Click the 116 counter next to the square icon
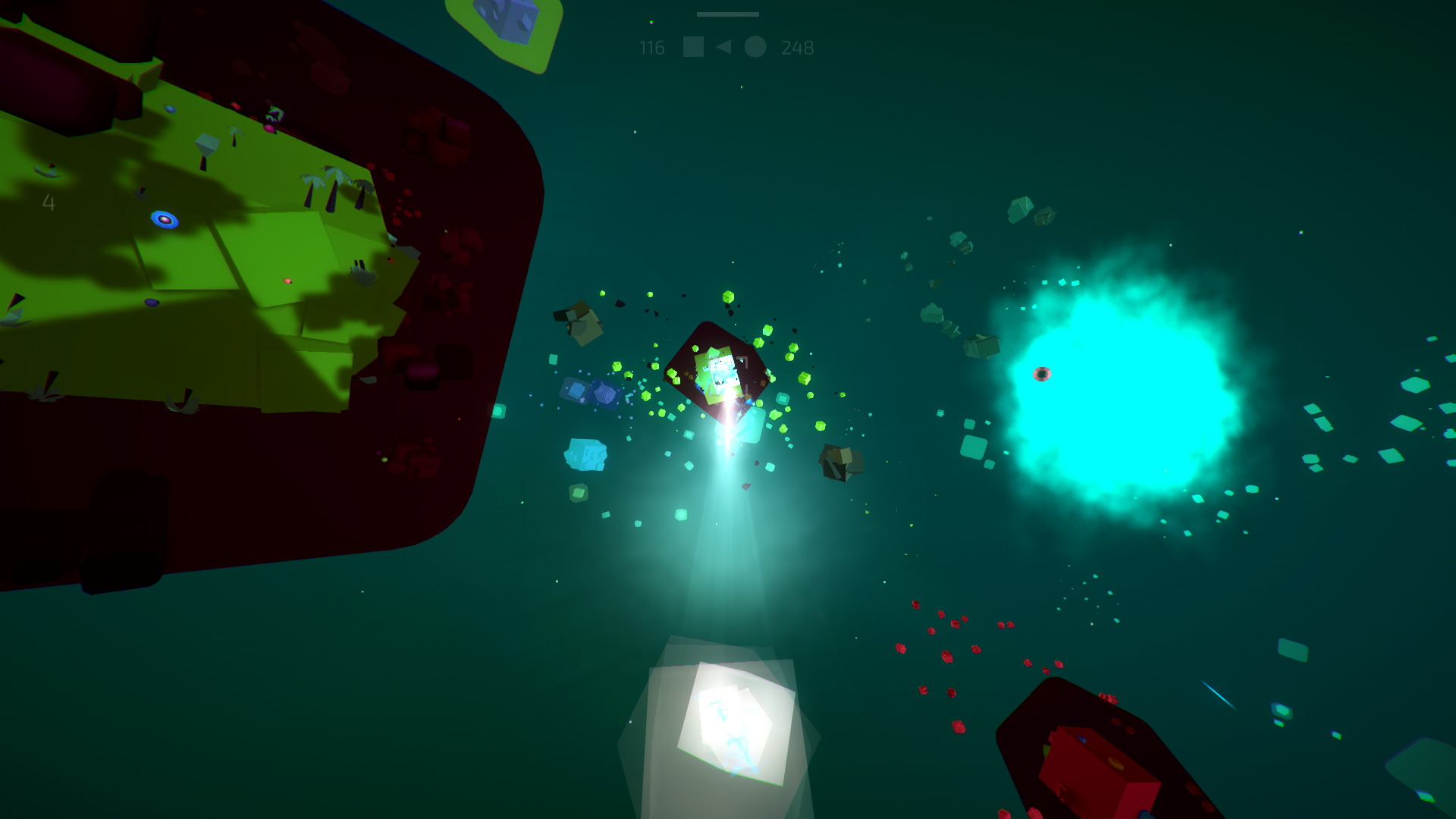 (651, 48)
